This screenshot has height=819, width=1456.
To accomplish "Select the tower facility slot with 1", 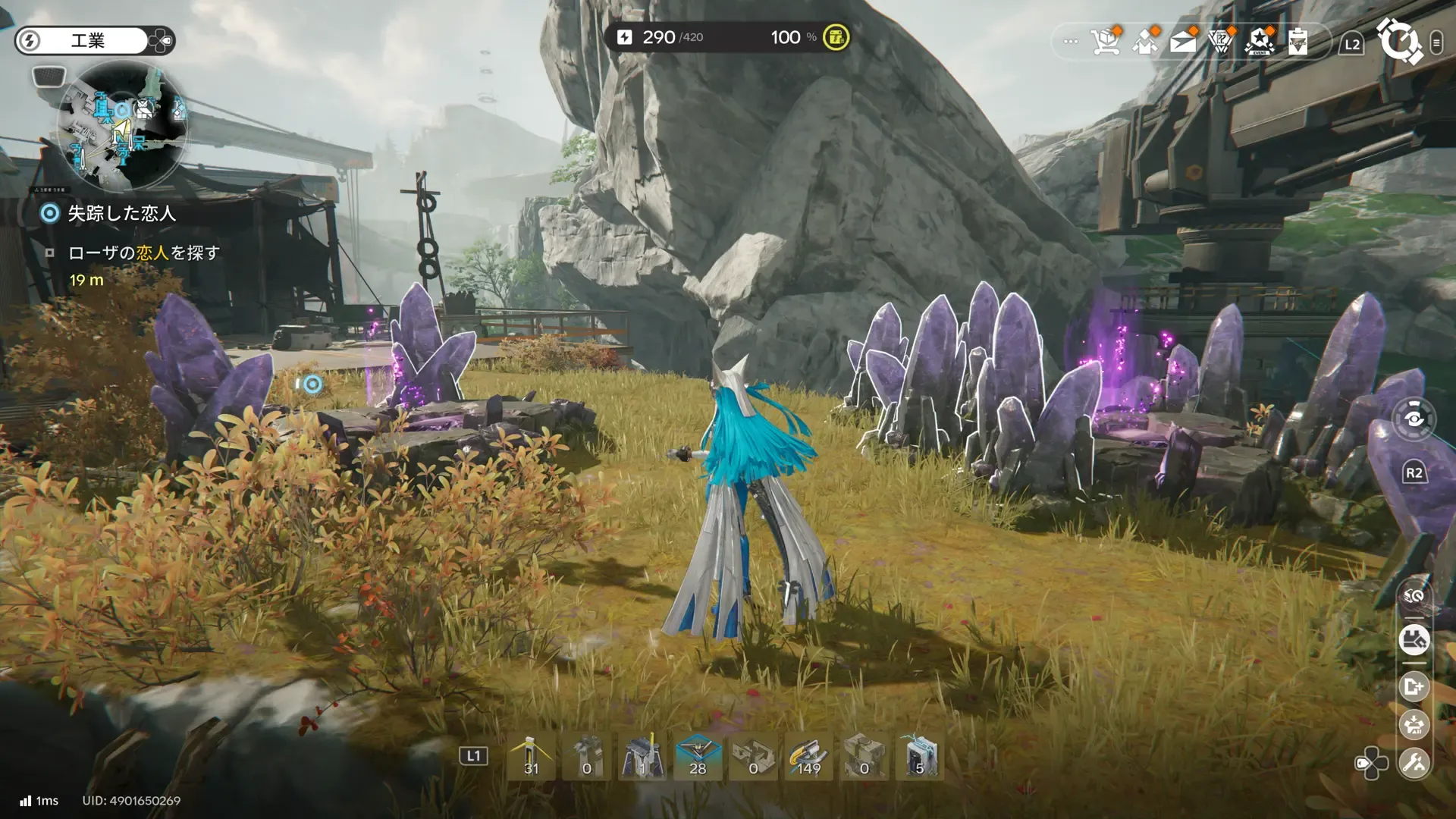I will click(x=642, y=757).
